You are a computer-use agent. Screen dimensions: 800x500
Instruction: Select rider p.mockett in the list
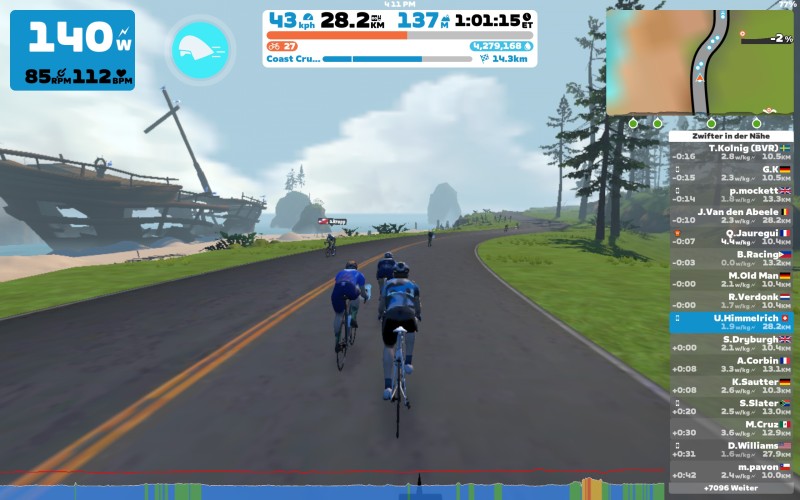(x=731, y=194)
